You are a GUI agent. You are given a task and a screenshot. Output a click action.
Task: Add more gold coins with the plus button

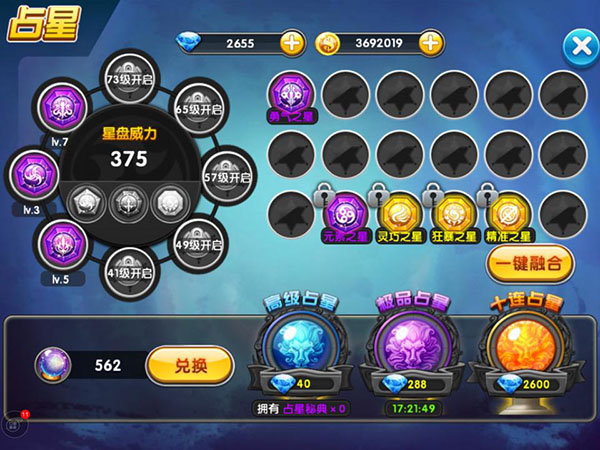click(x=429, y=43)
